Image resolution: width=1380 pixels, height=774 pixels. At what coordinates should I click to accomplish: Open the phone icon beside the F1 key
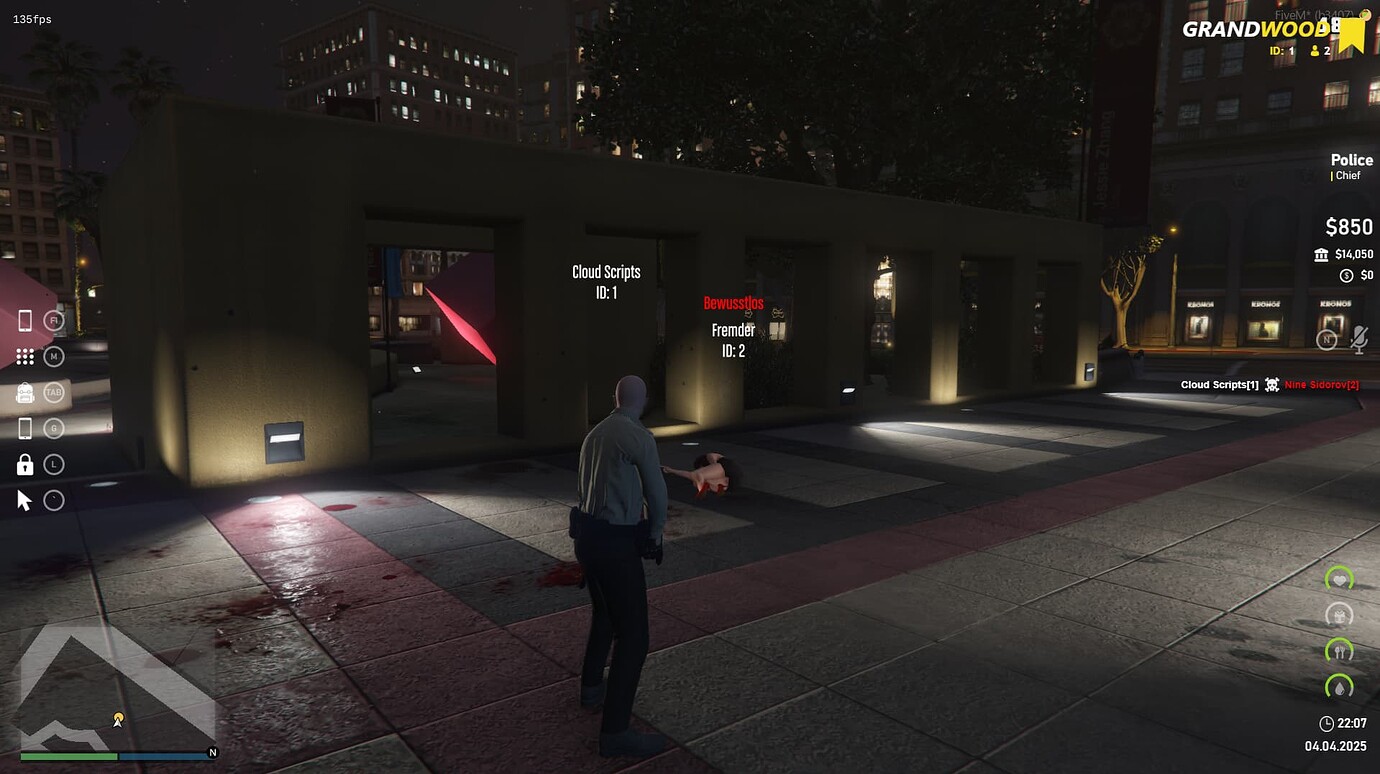click(25, 321)
